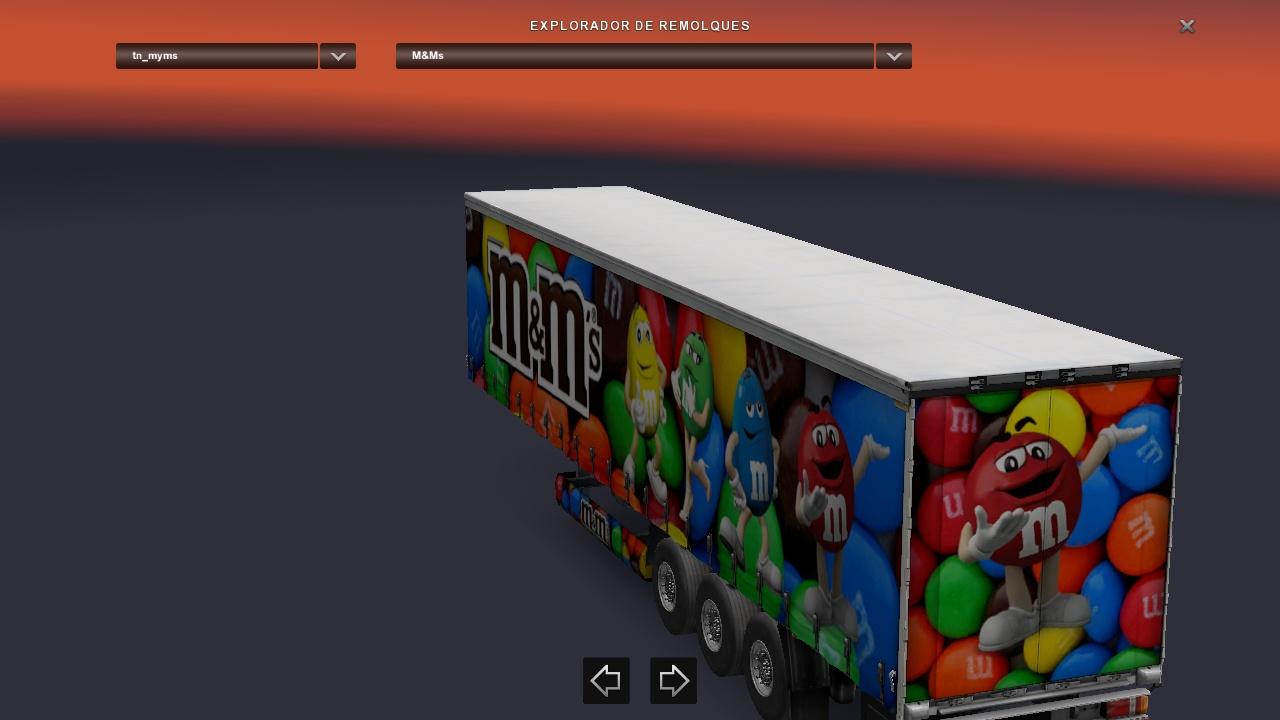Close the trailer browser window
1280x720 pixels.
[1187, 26]
